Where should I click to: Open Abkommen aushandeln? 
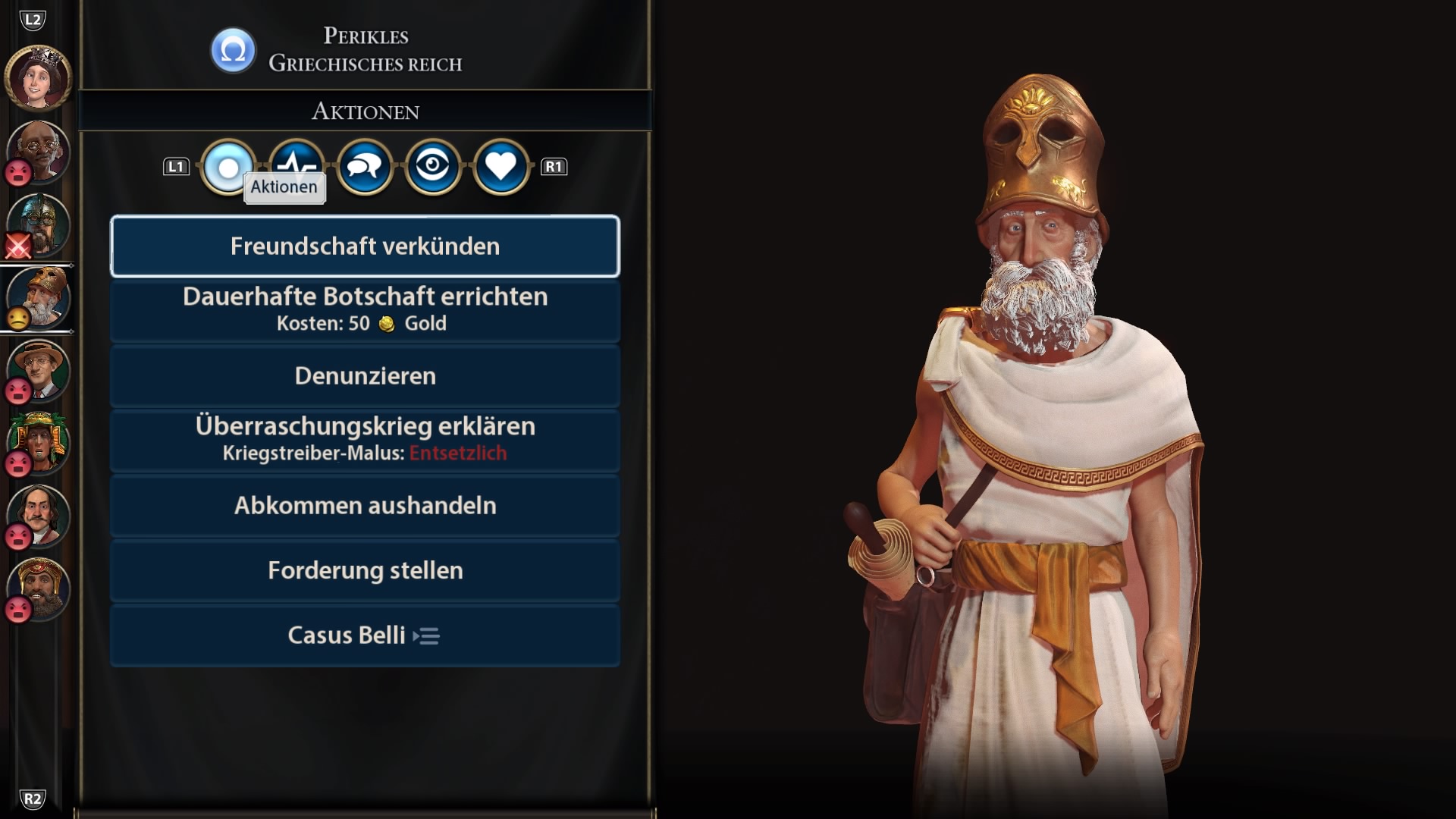[365, 506]
